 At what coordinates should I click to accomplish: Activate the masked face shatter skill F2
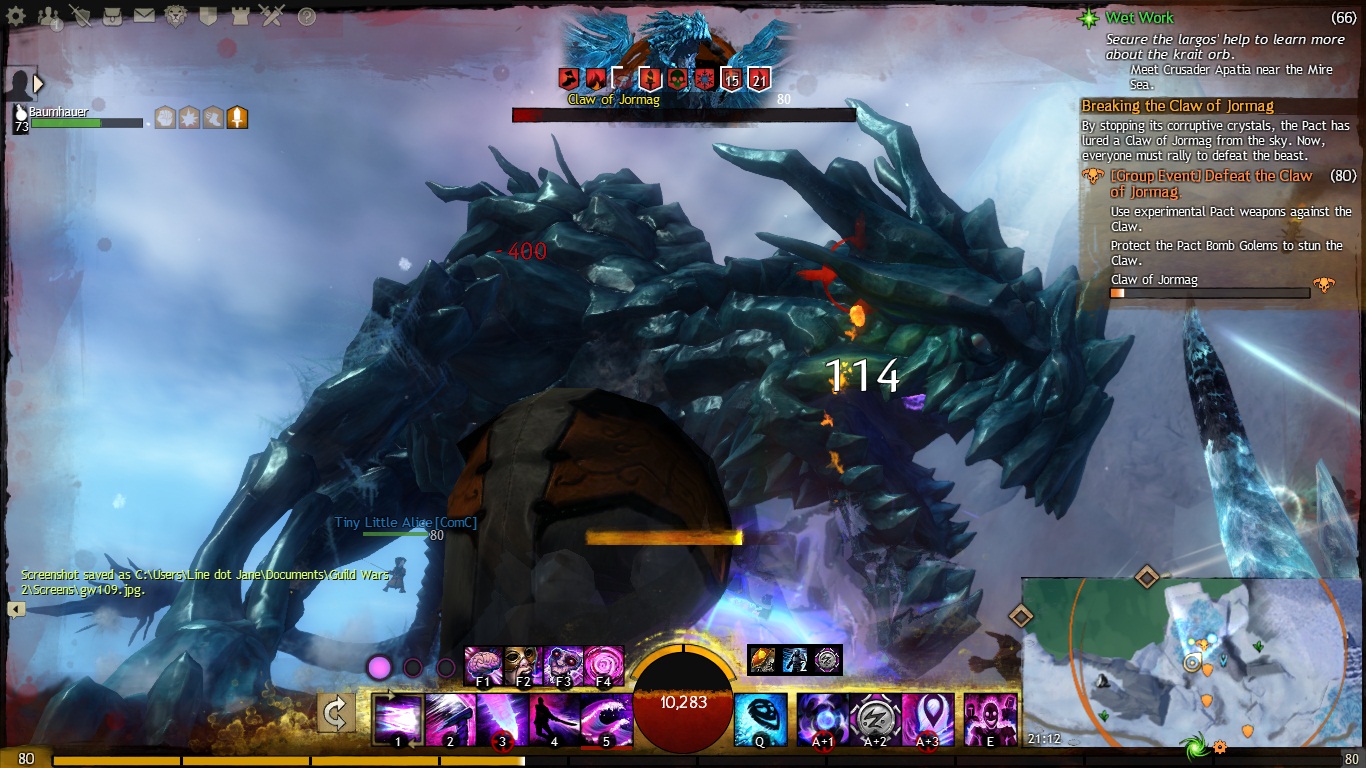(x=523, y=665)
